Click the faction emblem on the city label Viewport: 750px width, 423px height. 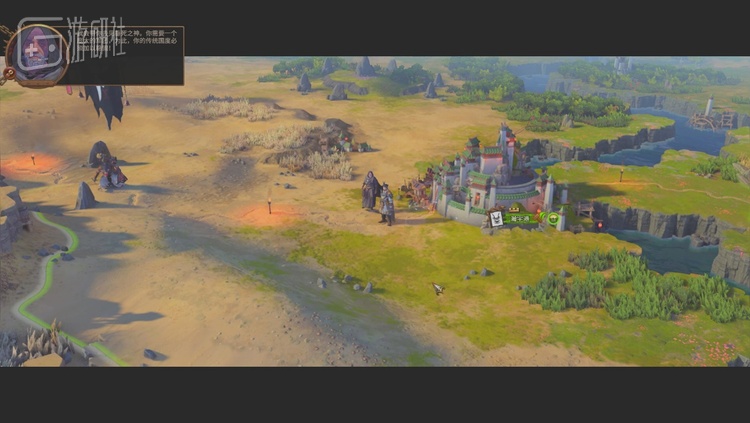(x=496, y=218)
